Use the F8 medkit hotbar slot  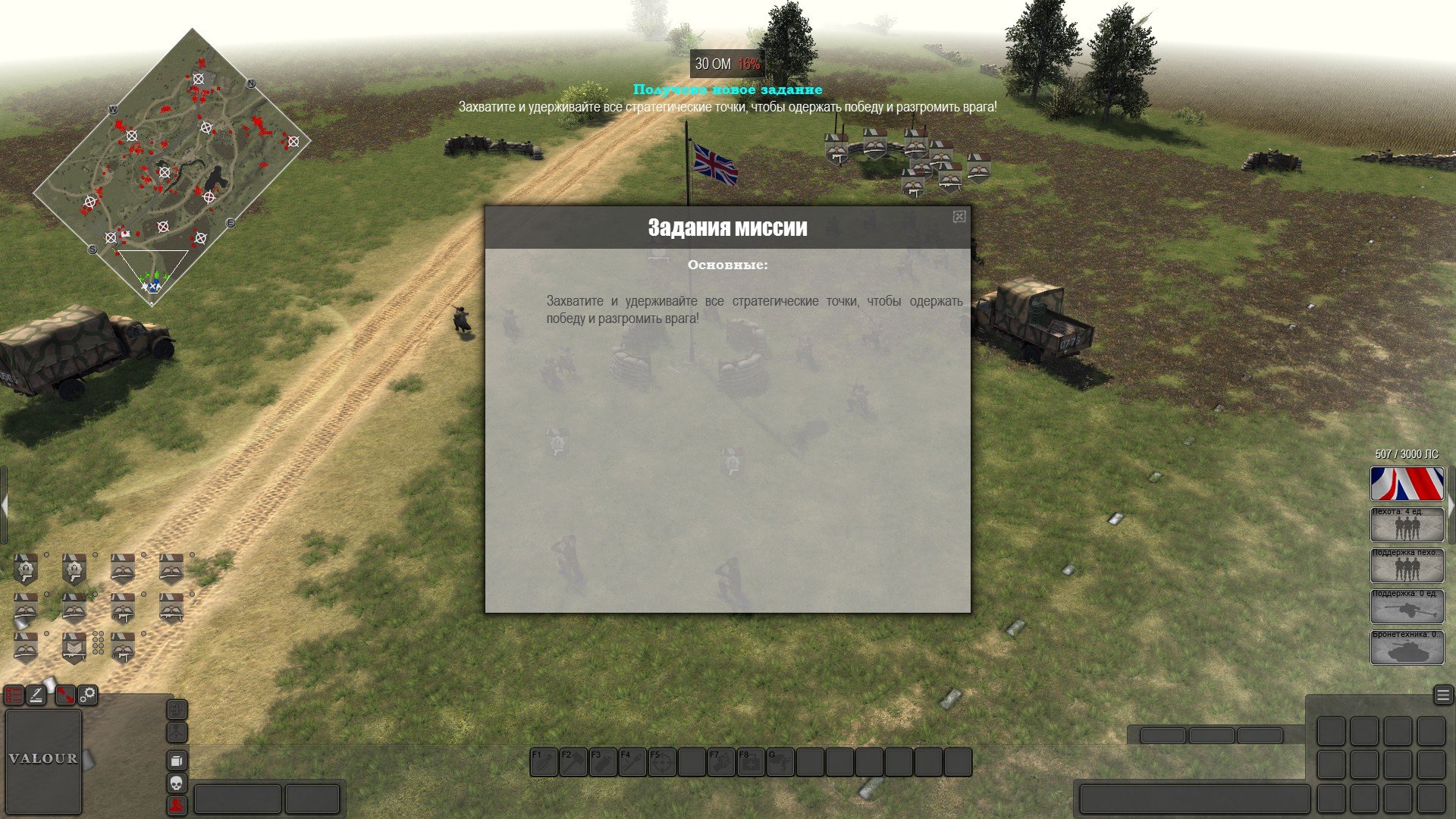(x=751, y=762)
